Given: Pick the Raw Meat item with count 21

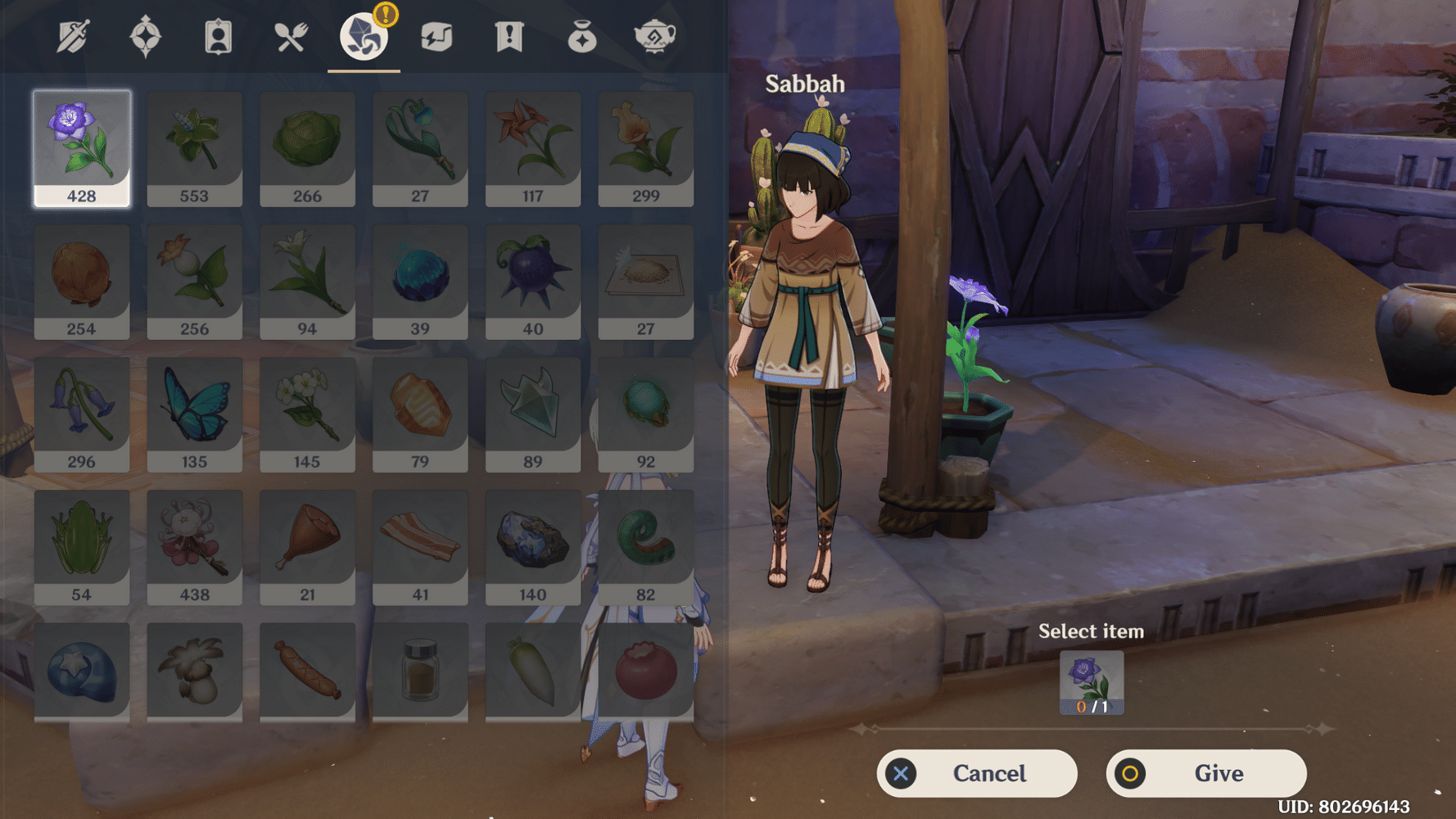Looking at the screenshot, I should coord(307,545).
